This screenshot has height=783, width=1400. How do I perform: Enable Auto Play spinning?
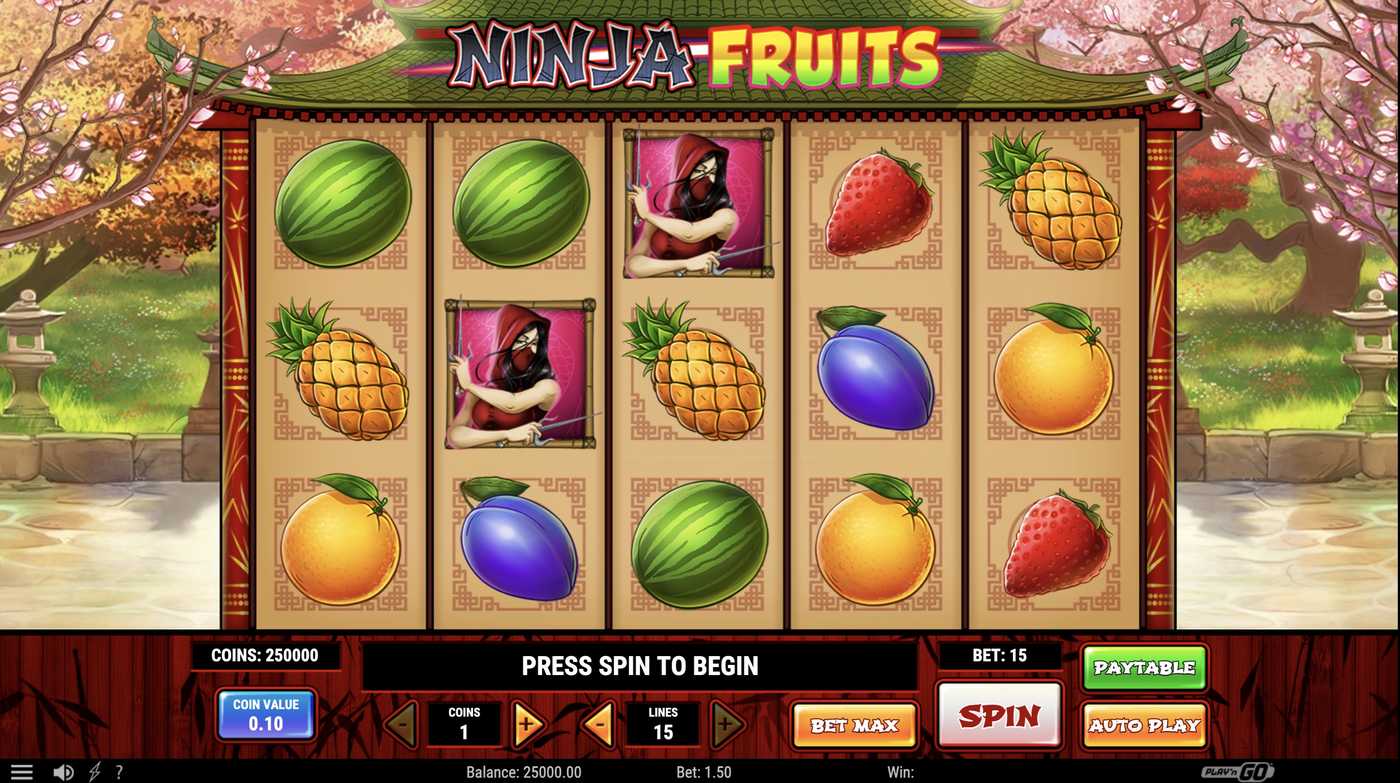(1144, 725)
